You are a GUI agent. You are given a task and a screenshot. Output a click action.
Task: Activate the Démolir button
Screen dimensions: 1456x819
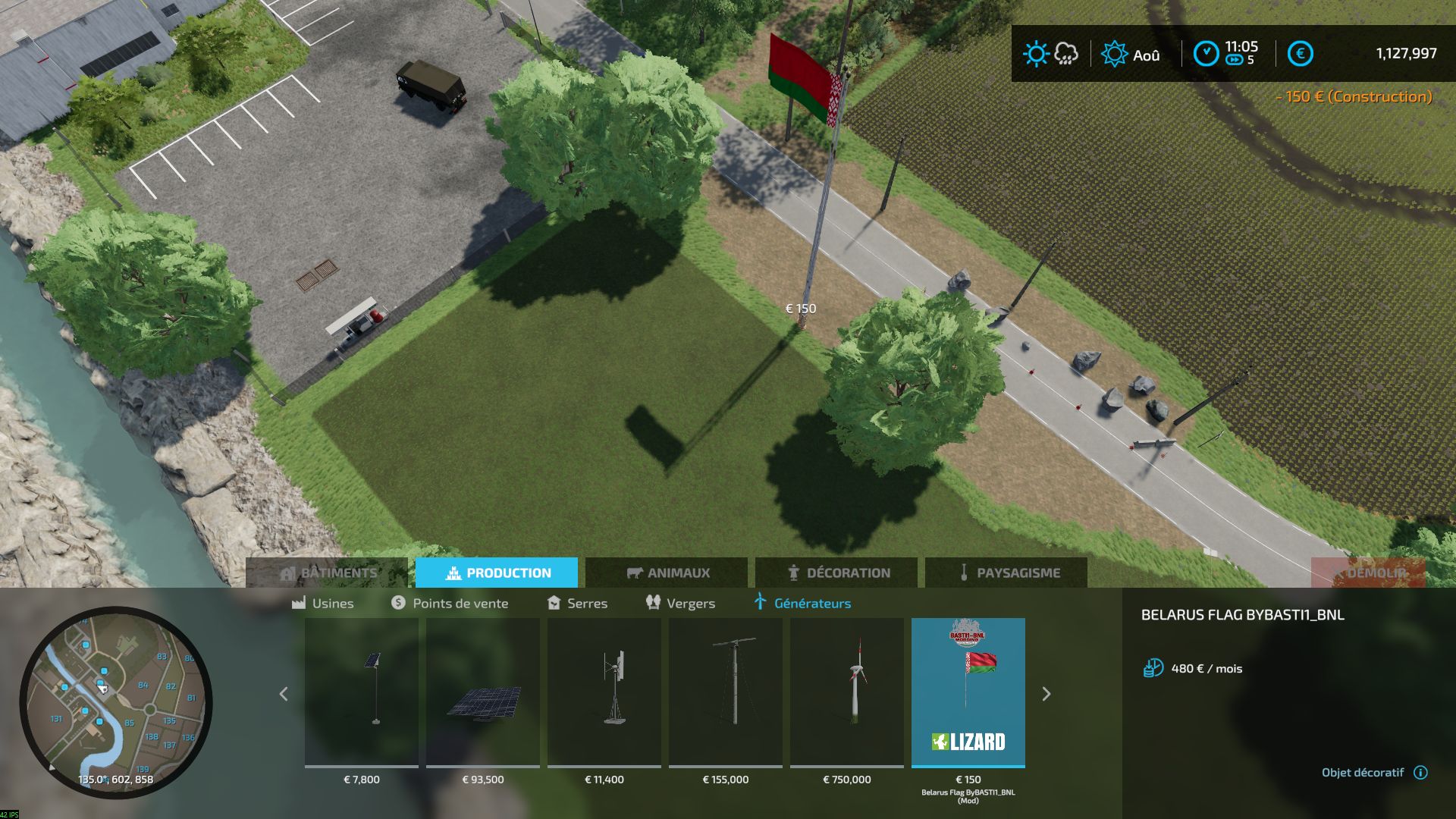pos(1367,573)
